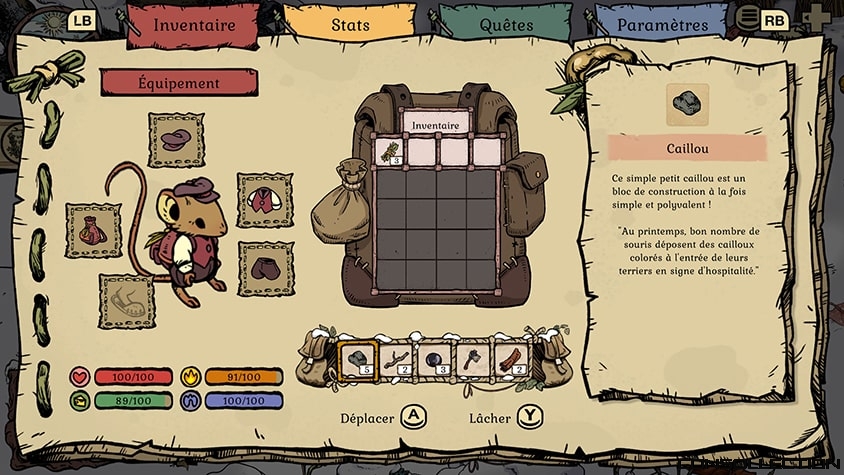Select the grass bundle in the backpack
Viewport: 844px width, 475px height.
click(388, 152)
